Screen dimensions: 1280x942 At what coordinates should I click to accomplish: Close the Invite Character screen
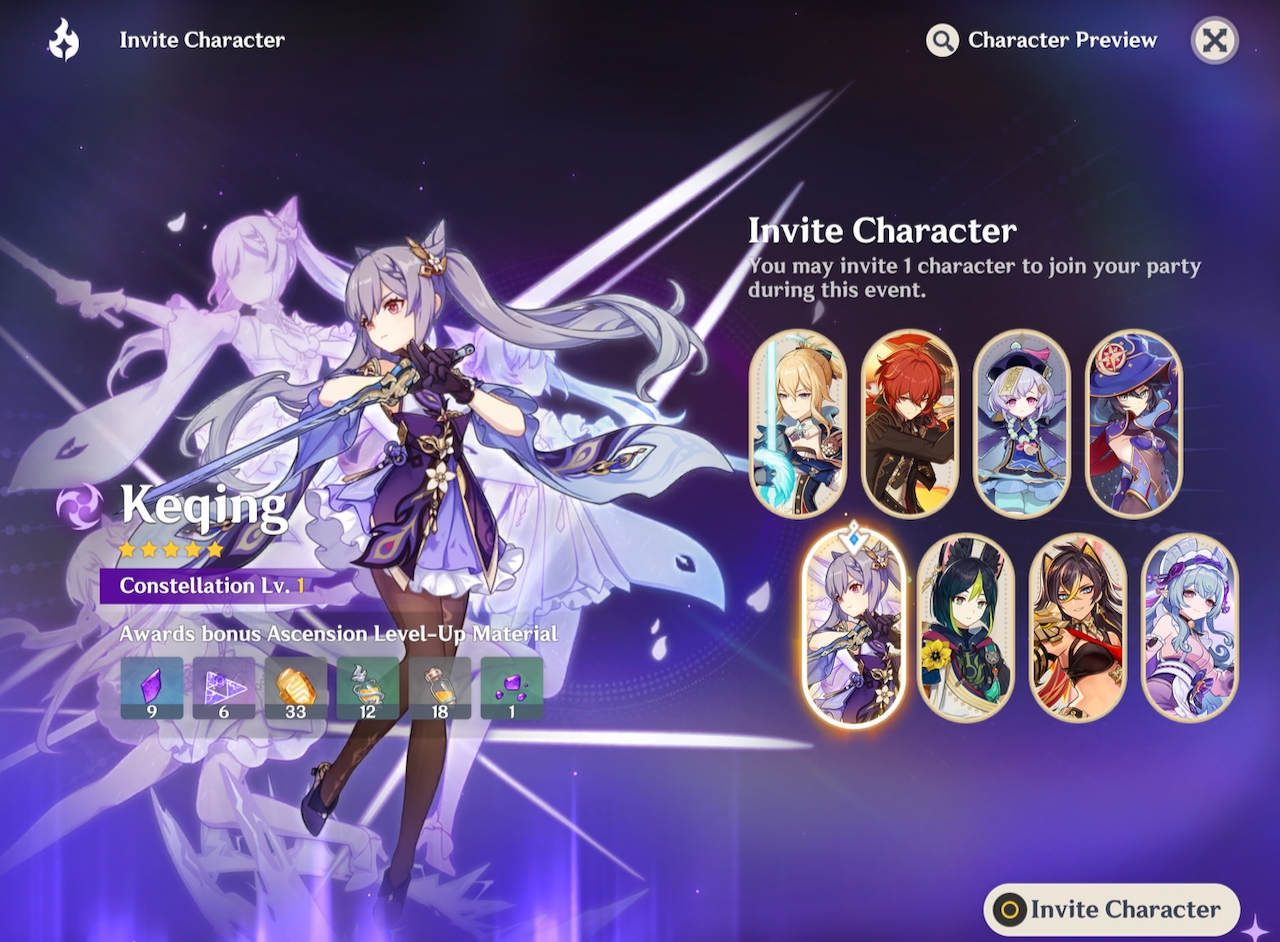click(1214, 41)
